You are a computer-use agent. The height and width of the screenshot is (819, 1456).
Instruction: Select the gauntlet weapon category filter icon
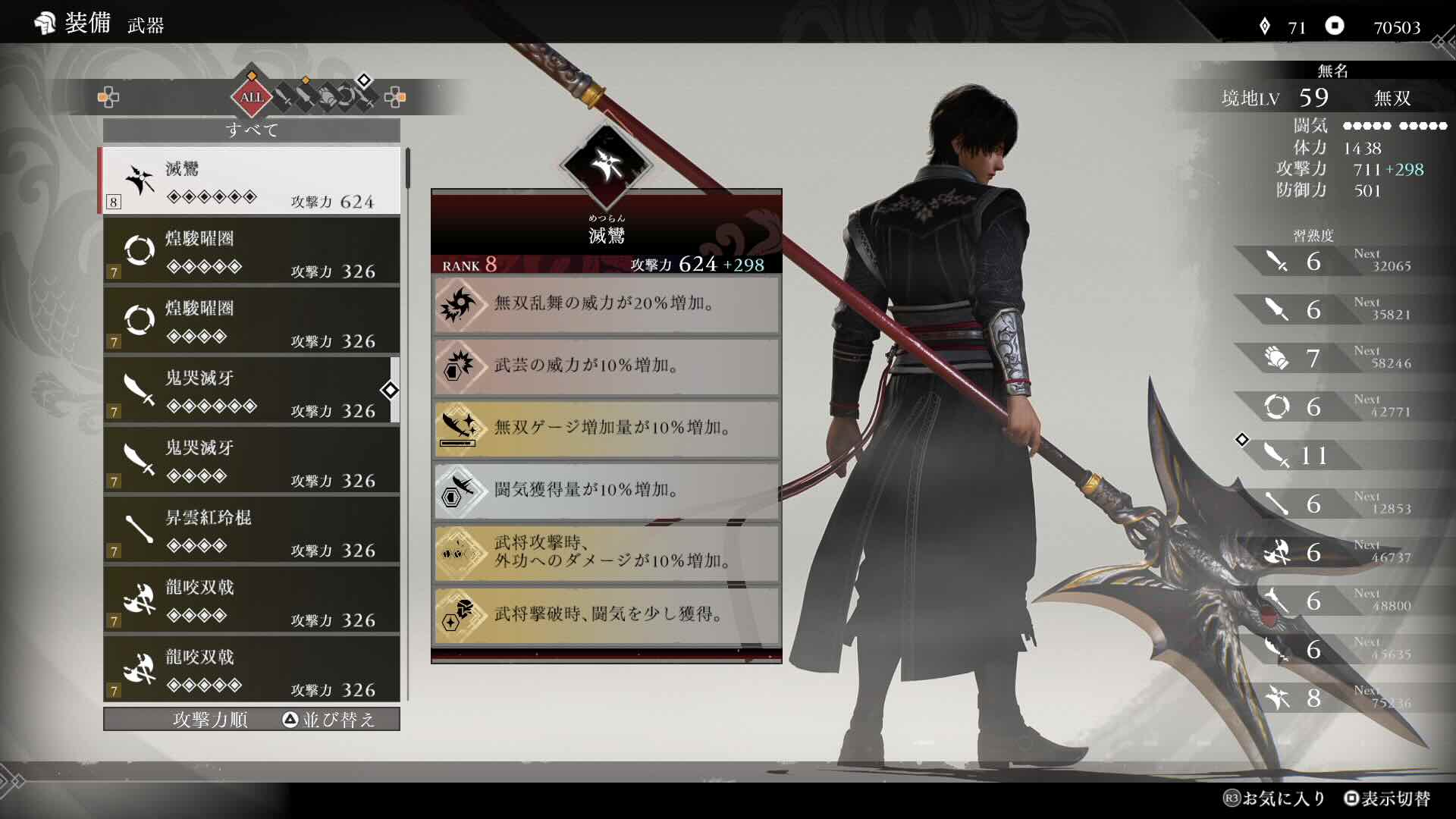[326, 97]
